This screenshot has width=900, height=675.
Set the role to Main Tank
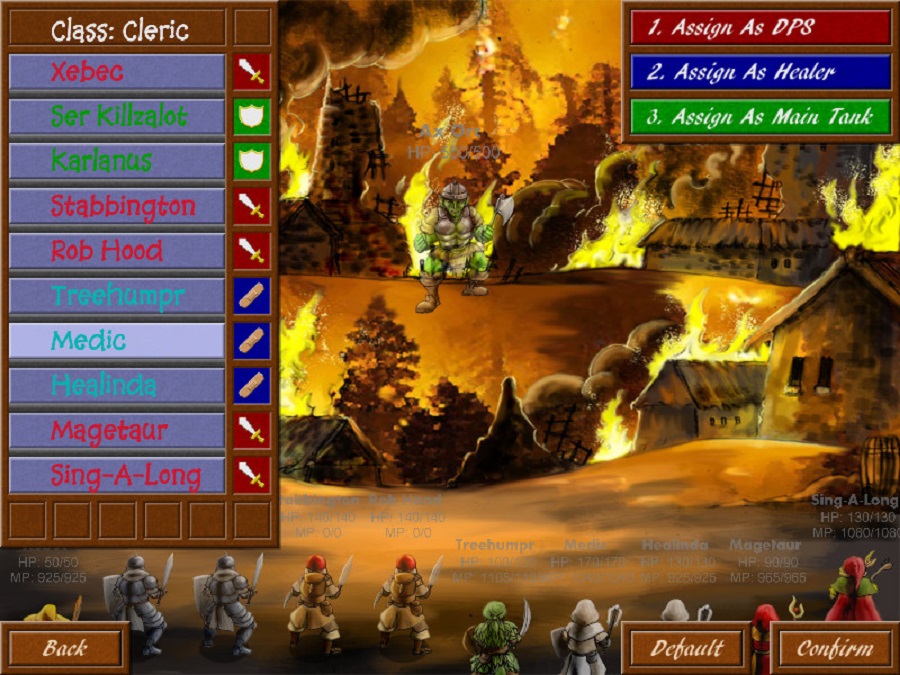pos(760,116)
